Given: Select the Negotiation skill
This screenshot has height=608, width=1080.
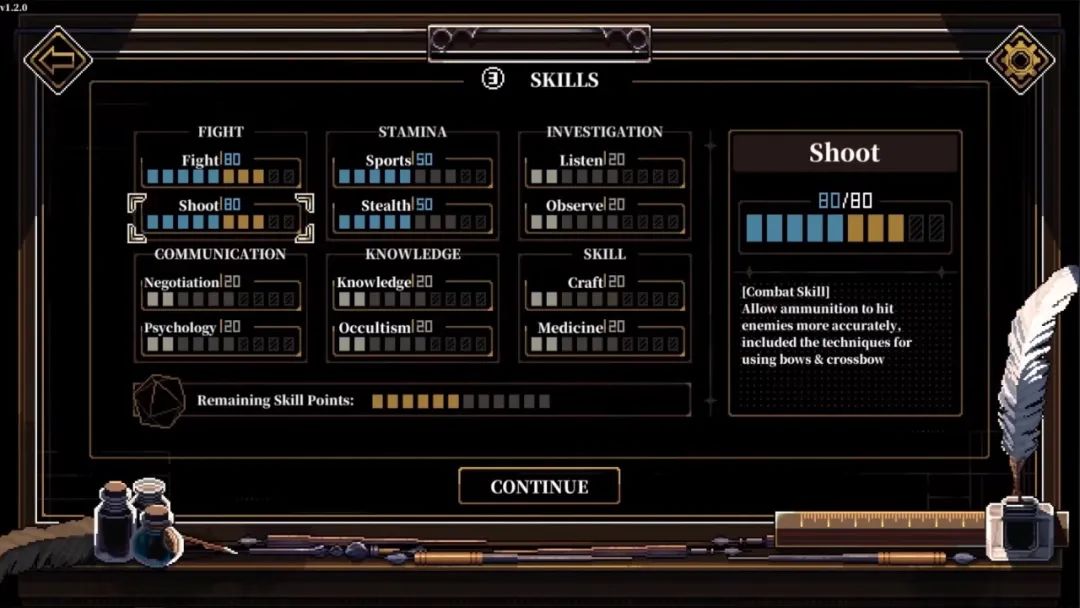Looking at the screenshot, I should tap(220, 292).
